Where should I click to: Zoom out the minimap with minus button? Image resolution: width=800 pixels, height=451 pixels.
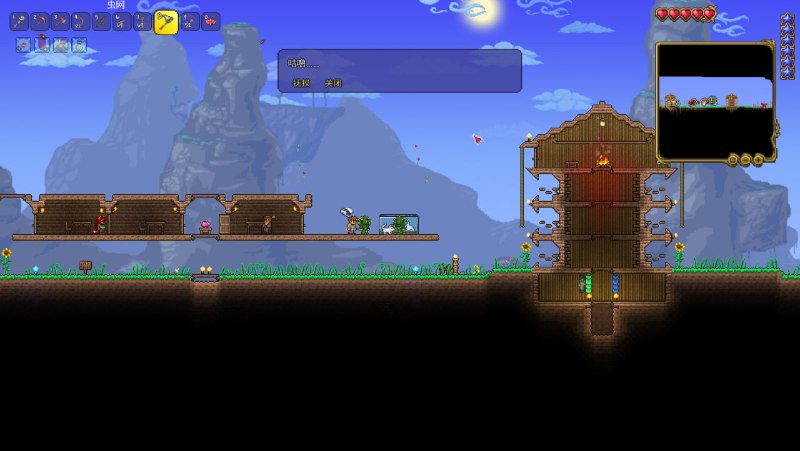pos(746,160)
